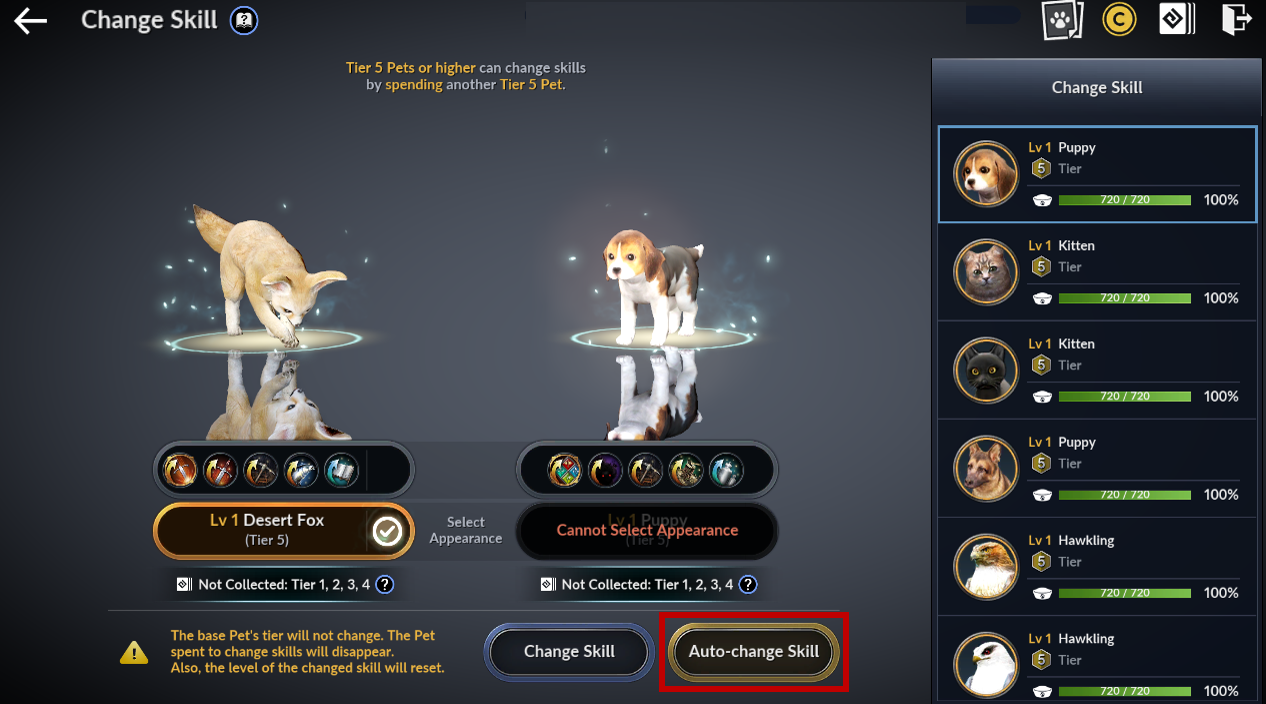Screen dimensions: 1266x704
Task: Exit through the door icon
Action: [1236, 20]
